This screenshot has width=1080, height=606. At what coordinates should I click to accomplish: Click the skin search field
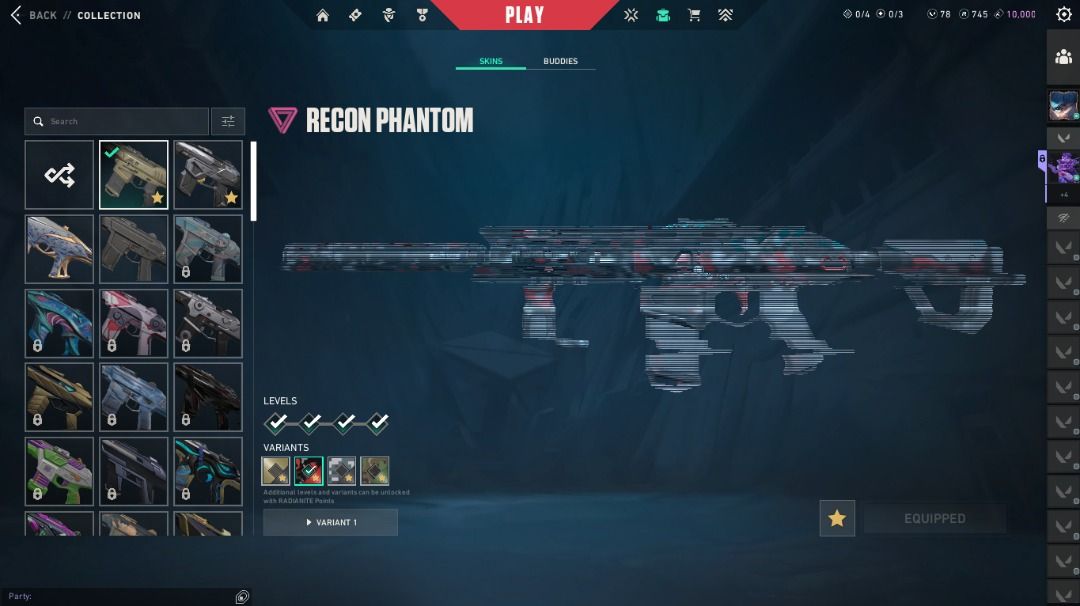[120, 121]
